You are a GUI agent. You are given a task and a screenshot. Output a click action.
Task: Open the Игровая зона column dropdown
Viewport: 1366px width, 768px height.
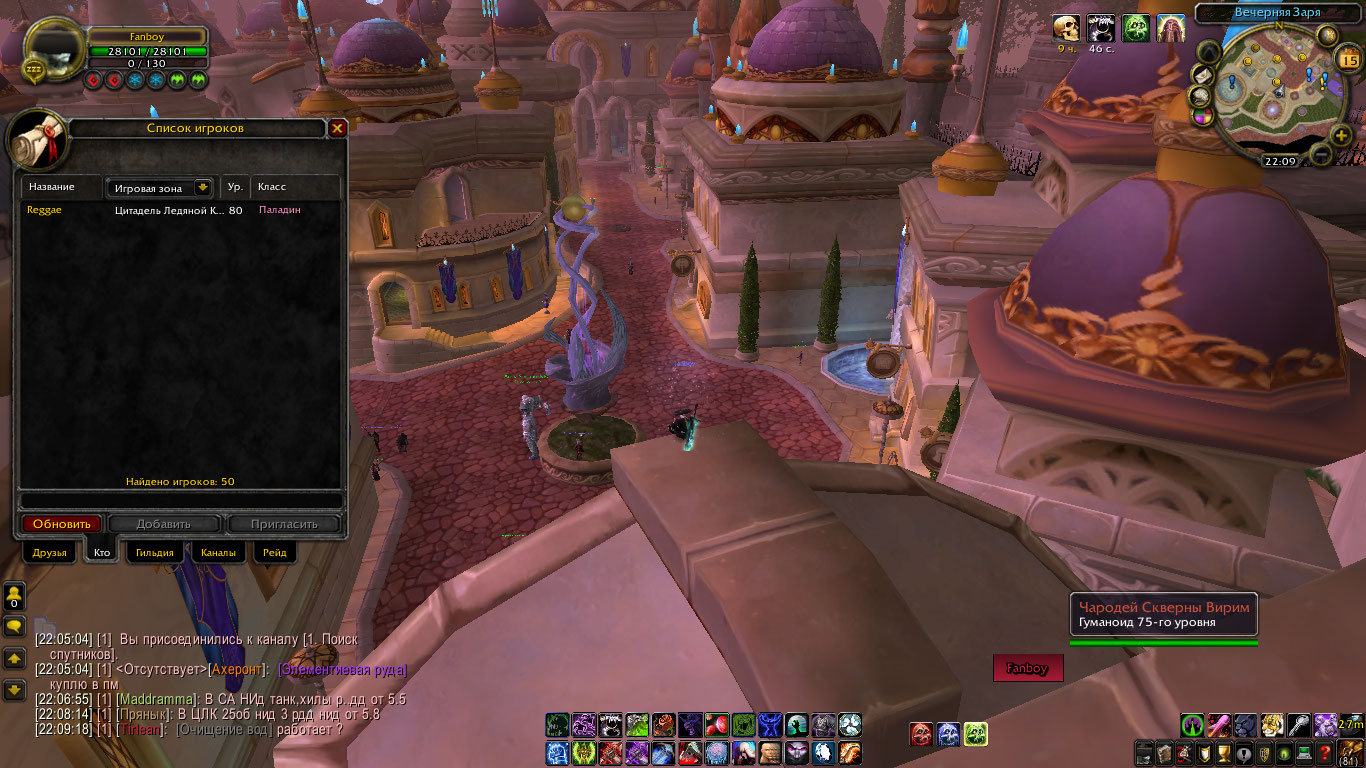[x=203, y=187]
